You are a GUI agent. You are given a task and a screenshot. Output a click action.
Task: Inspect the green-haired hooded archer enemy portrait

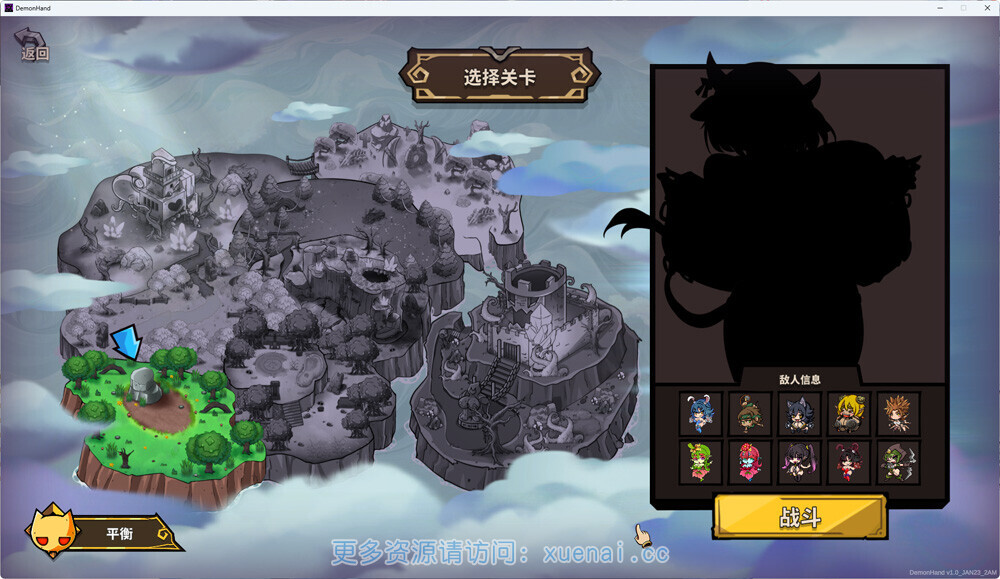(x=898, y=462)
